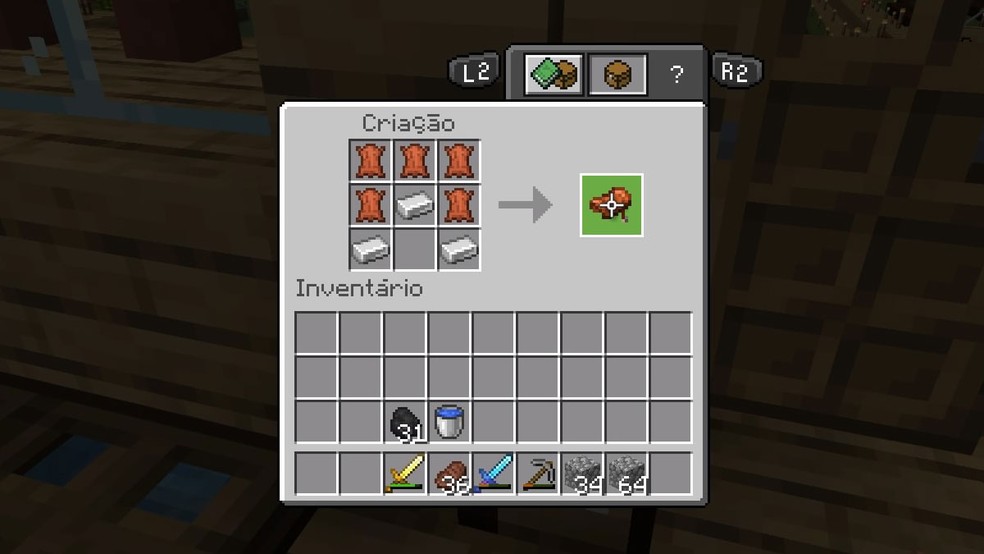
Task: Select the pickaxe hotbar slot
Action: coord(537,472)
